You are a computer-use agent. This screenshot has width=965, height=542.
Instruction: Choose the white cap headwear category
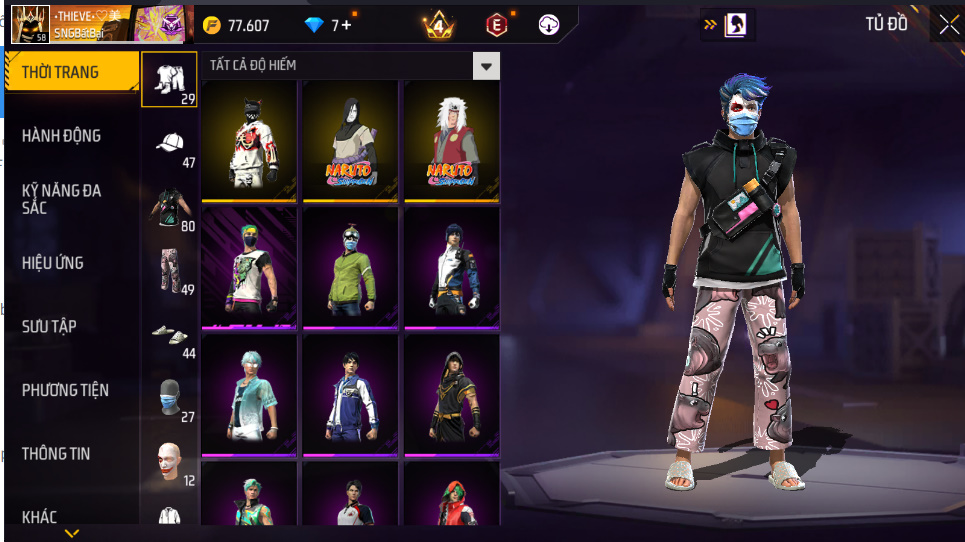[169, 143]
